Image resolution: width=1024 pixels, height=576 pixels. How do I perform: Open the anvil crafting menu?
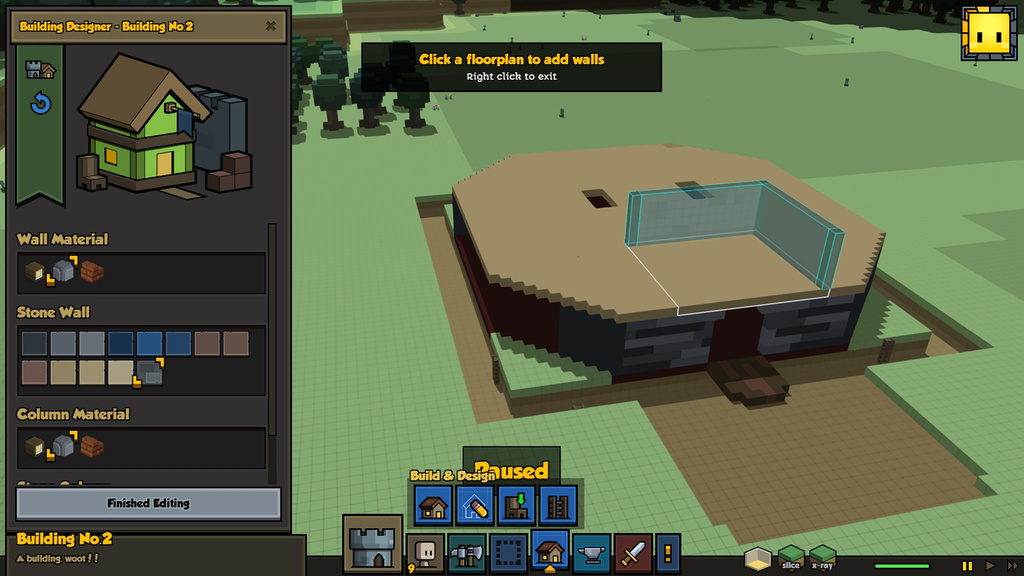click(x=592, y=552)
